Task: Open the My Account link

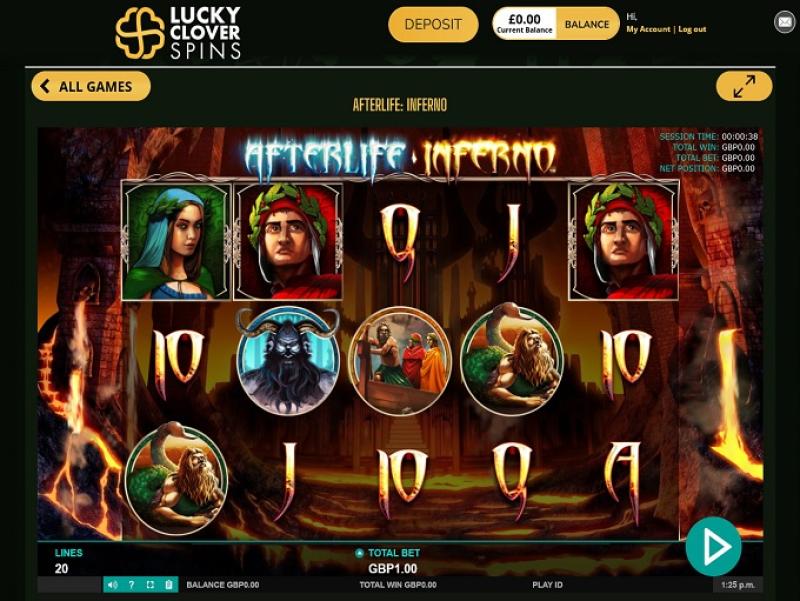Action: (648, 30)
